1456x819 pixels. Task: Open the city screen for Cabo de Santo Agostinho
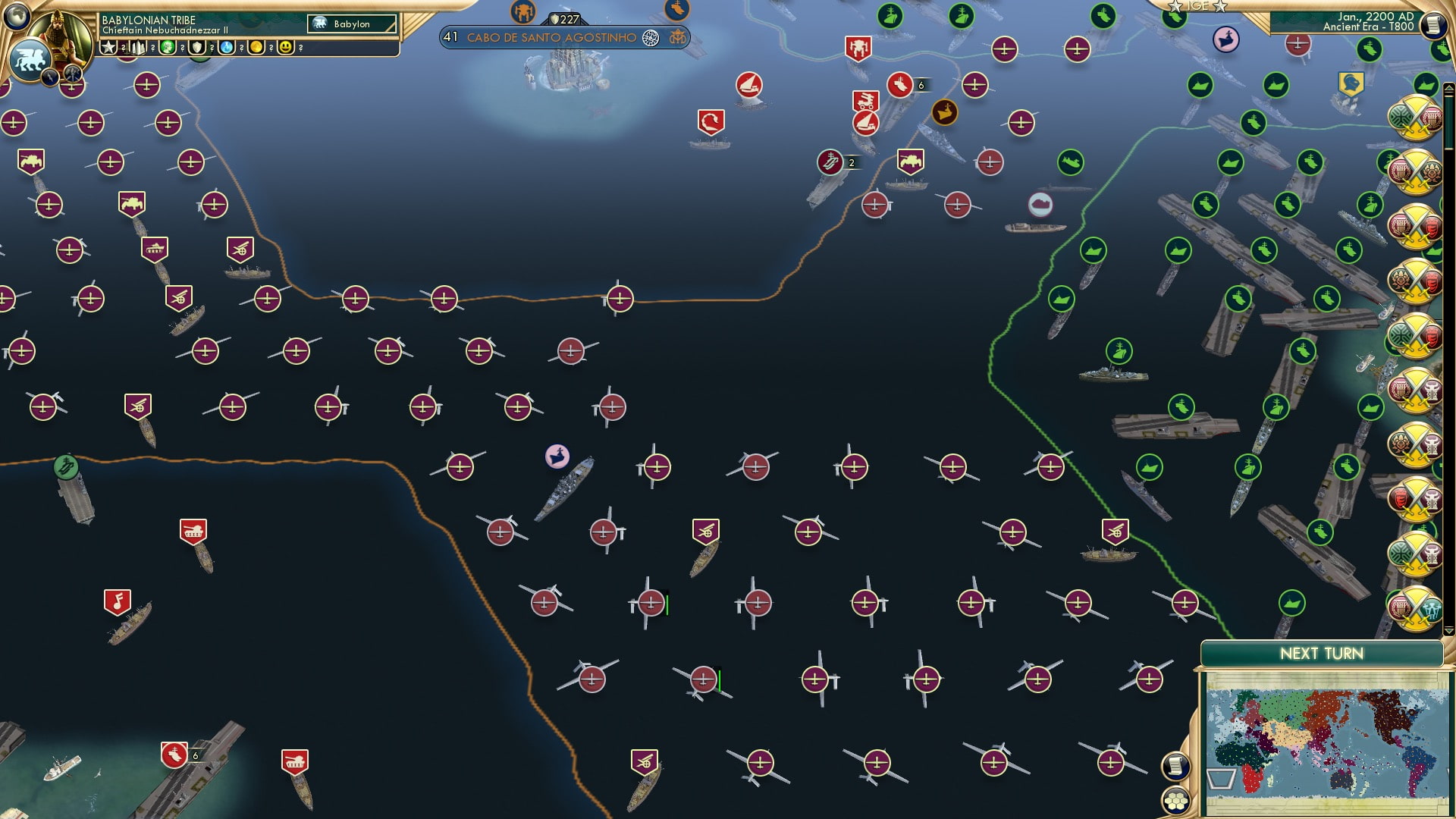tap(551, 36)
